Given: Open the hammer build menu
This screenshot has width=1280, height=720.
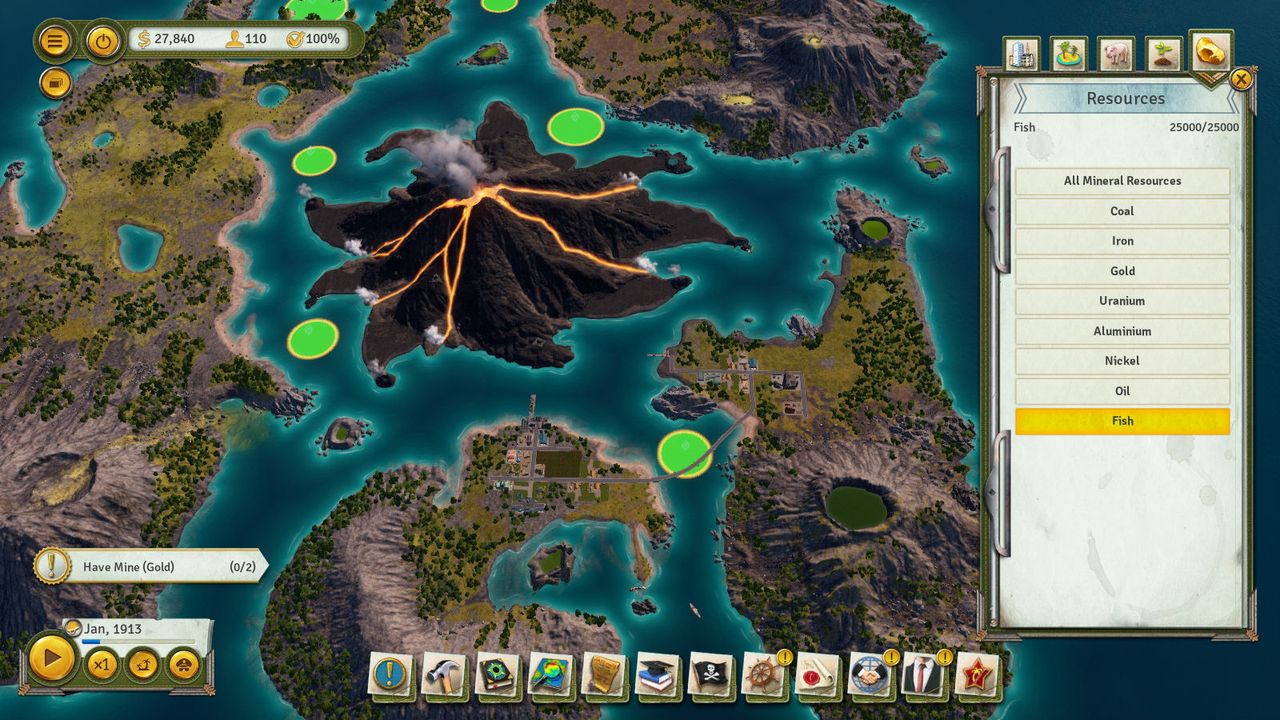Looking at the screenshot, I should click(x=443, y=675).
